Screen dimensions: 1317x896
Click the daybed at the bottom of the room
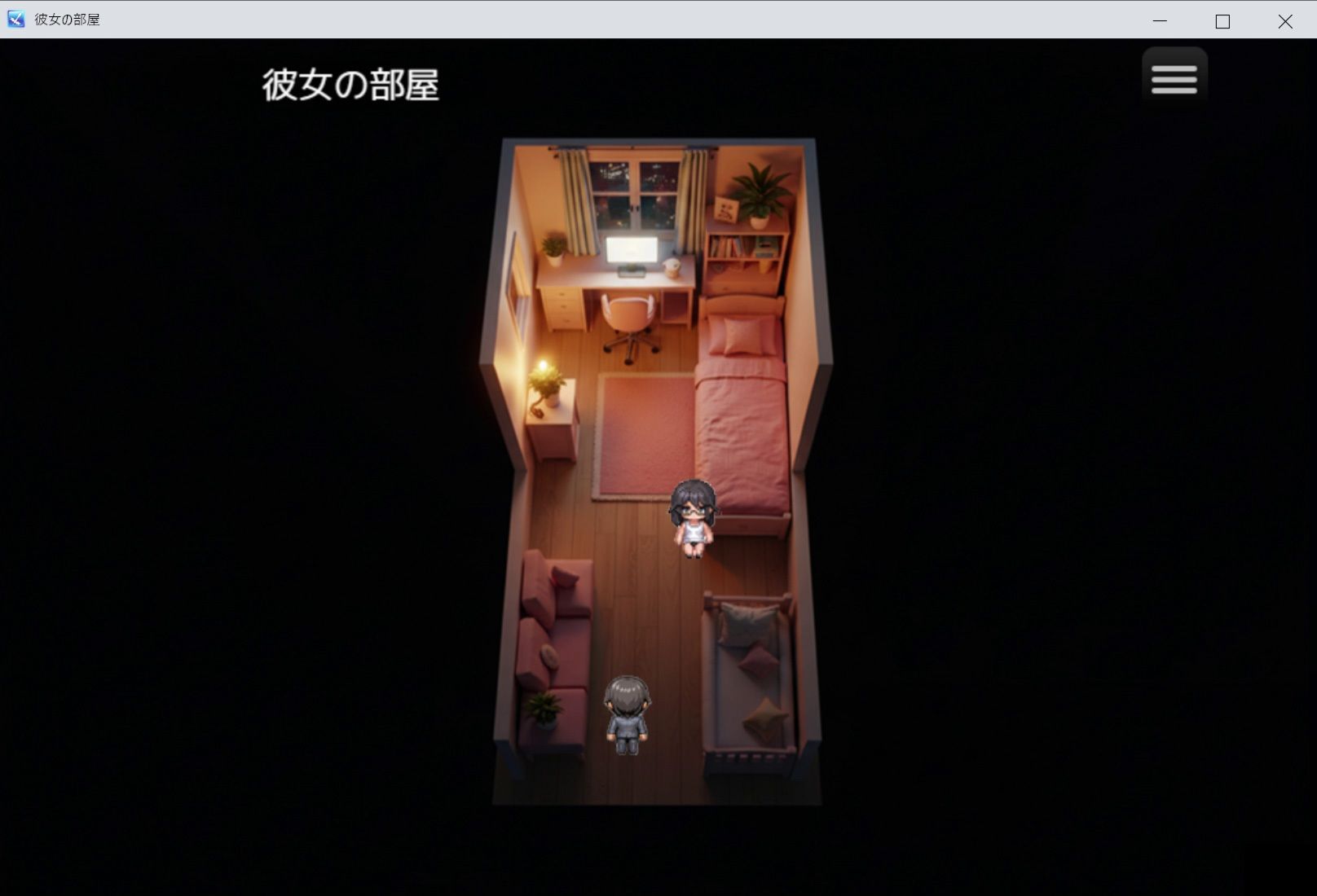750,676
